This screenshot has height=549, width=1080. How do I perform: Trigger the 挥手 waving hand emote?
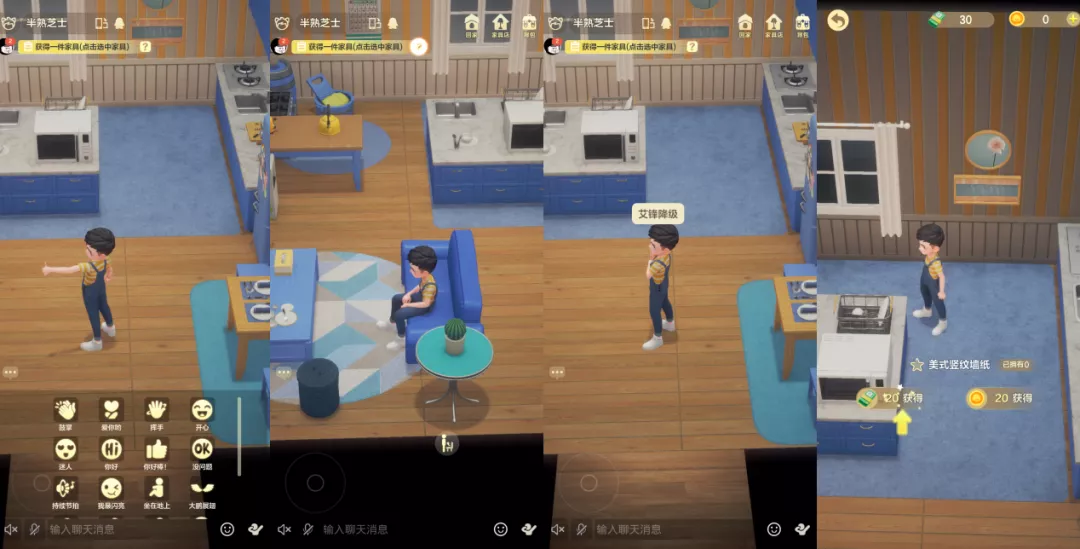coord(156,409)
